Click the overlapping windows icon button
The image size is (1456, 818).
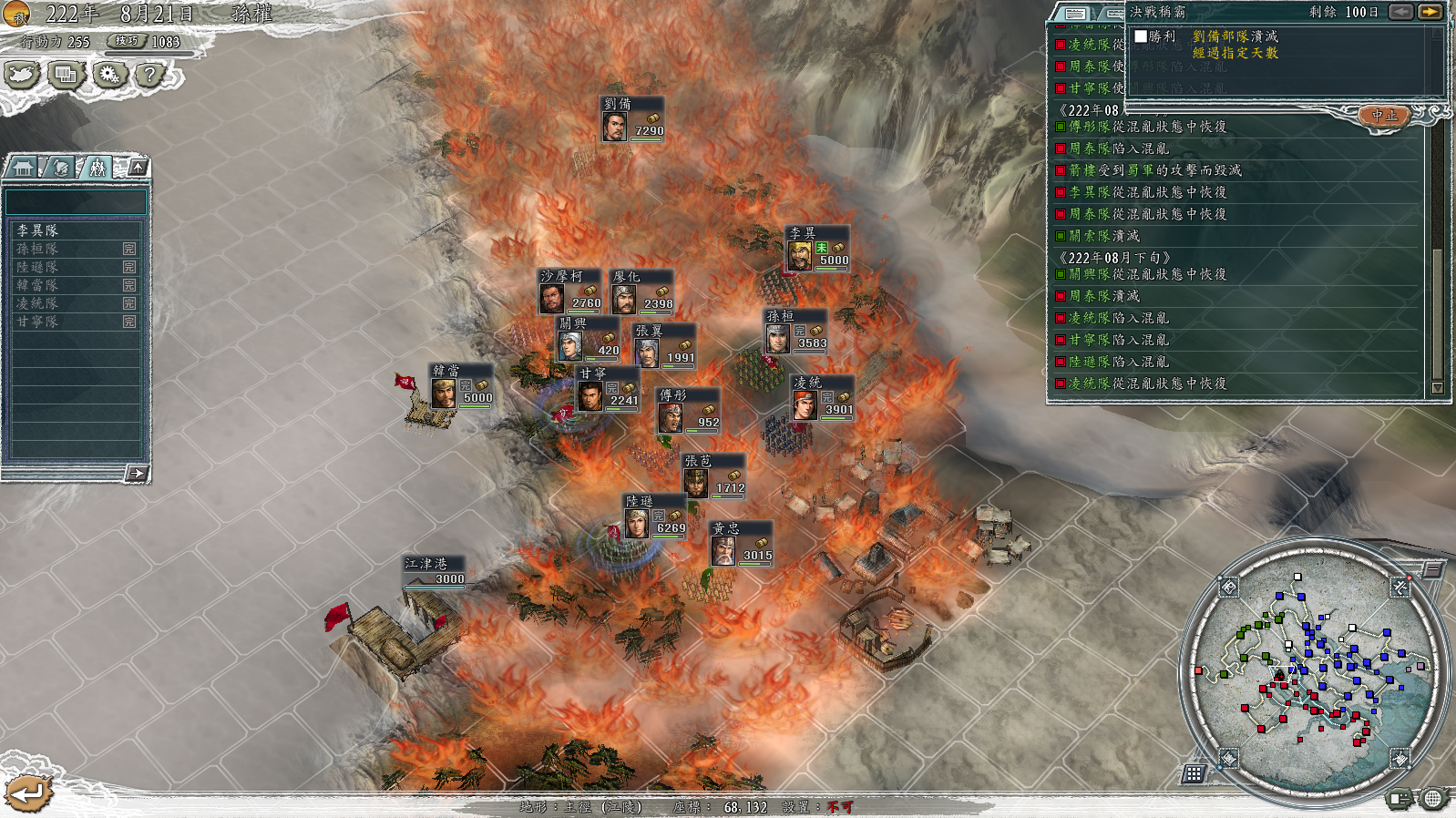point(66,75)
